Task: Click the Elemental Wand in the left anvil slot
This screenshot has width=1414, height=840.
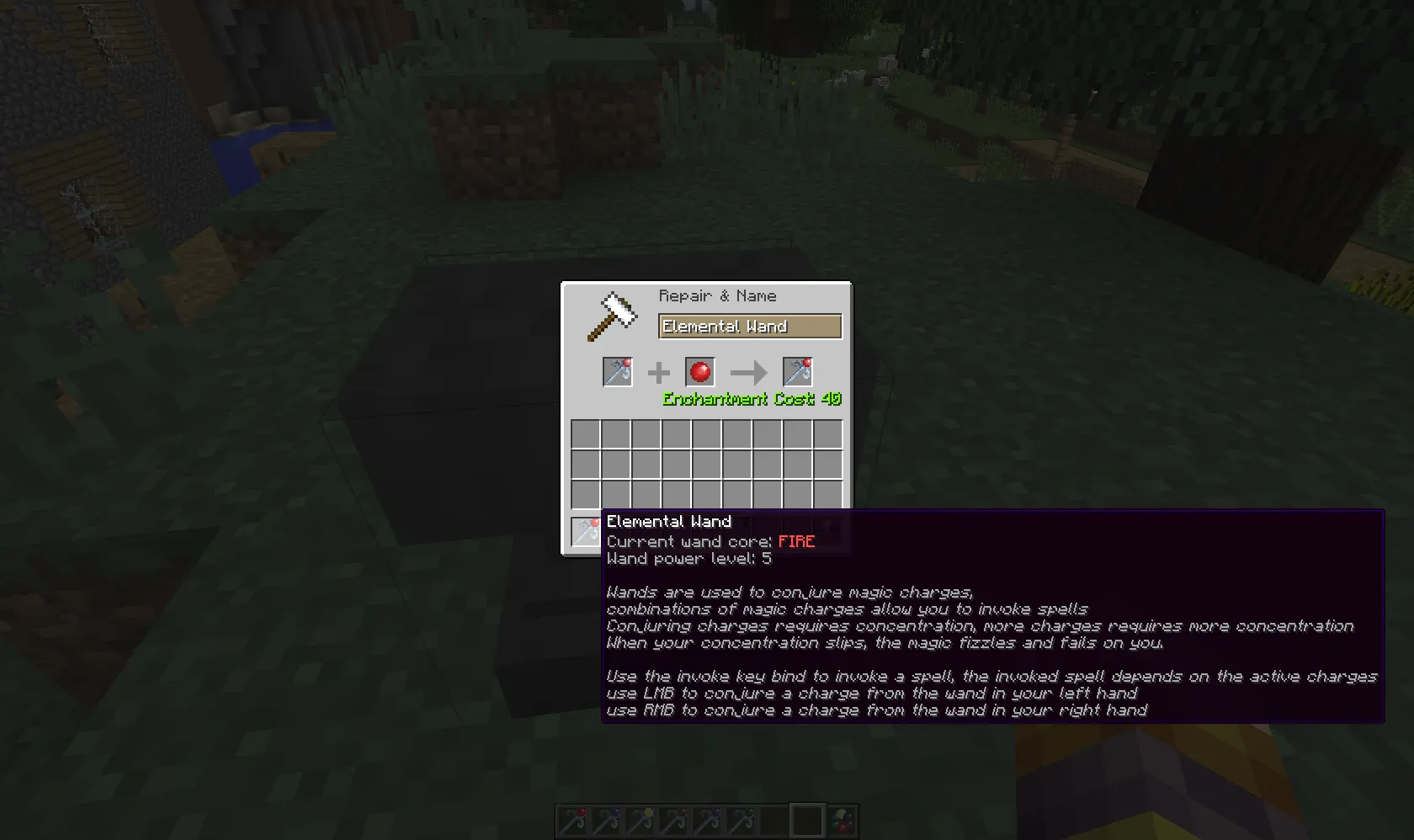Action: 617,371
